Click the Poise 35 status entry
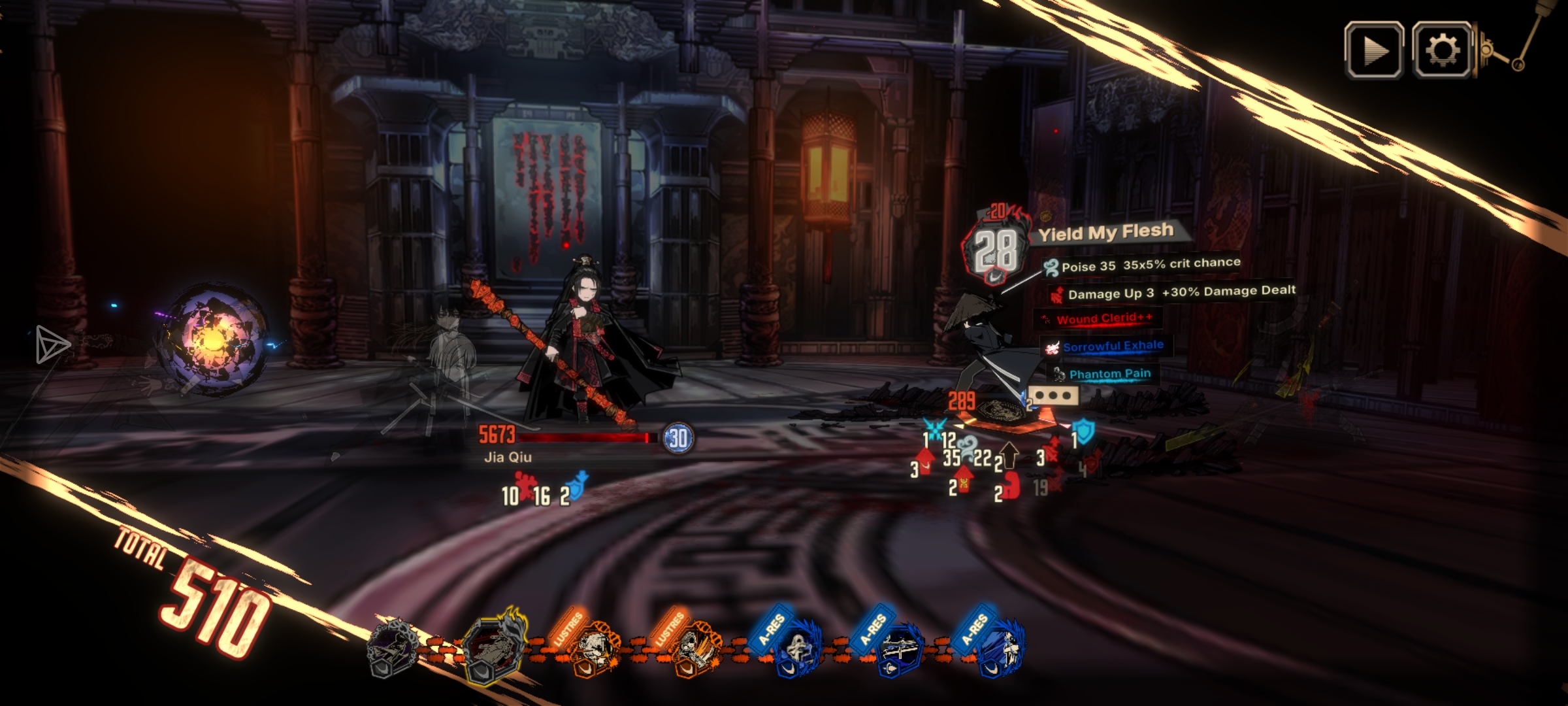1568x706 pixels. tap(1142, 265)
